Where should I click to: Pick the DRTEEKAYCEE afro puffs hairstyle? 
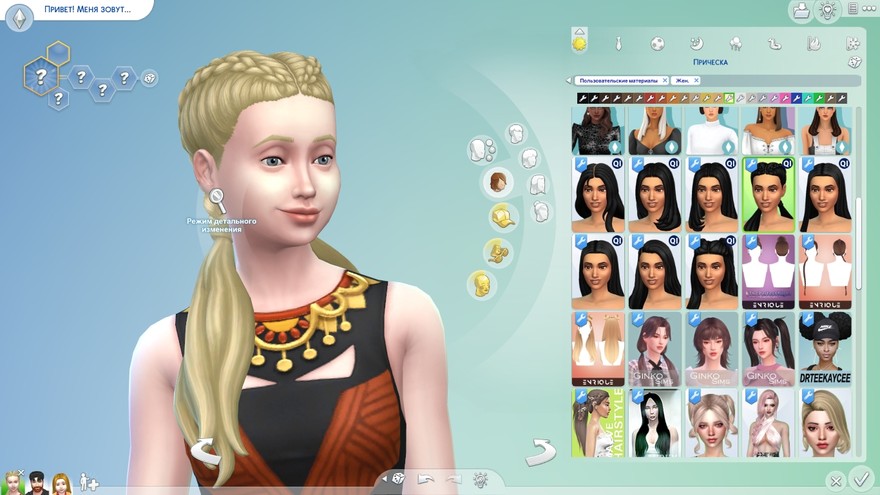824,349
